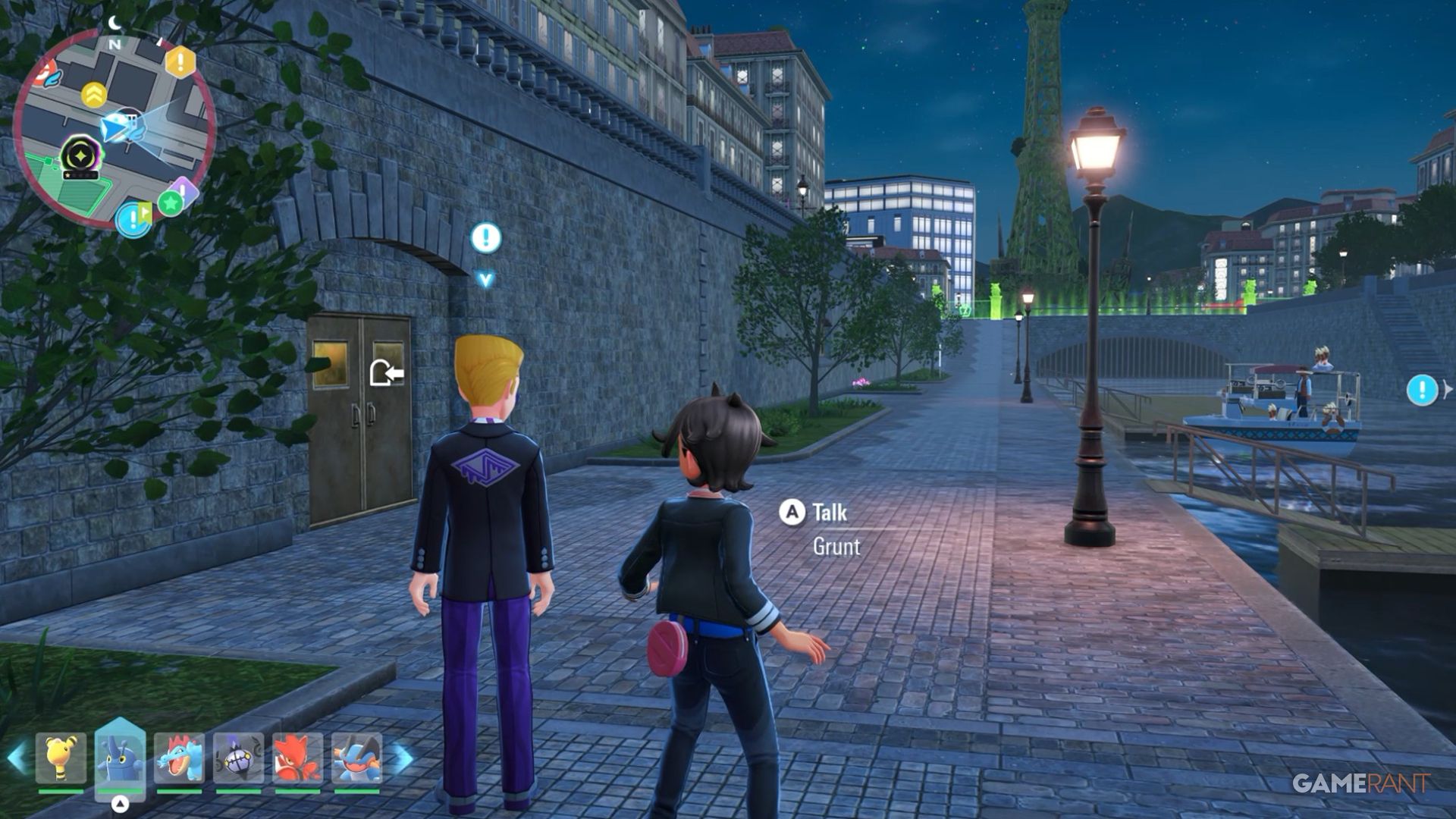
Task: Select Feraligatr from the party lineup
Action: coord(179,758)
